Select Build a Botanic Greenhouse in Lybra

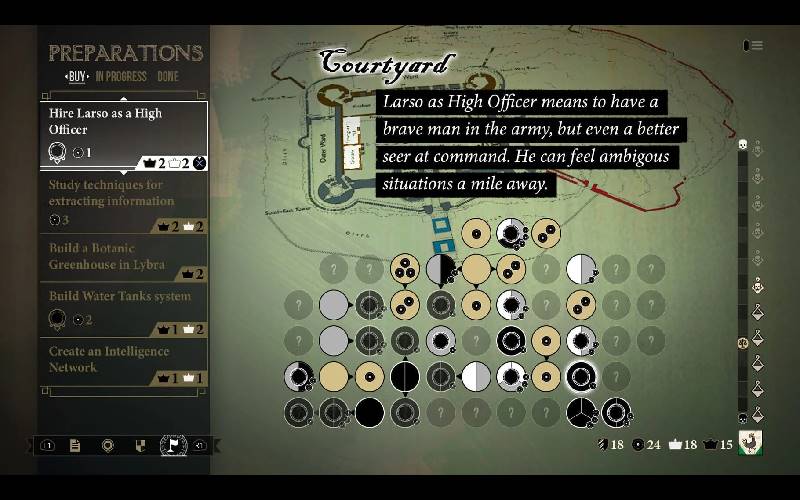pyautogui.click(x=122, y=257)
